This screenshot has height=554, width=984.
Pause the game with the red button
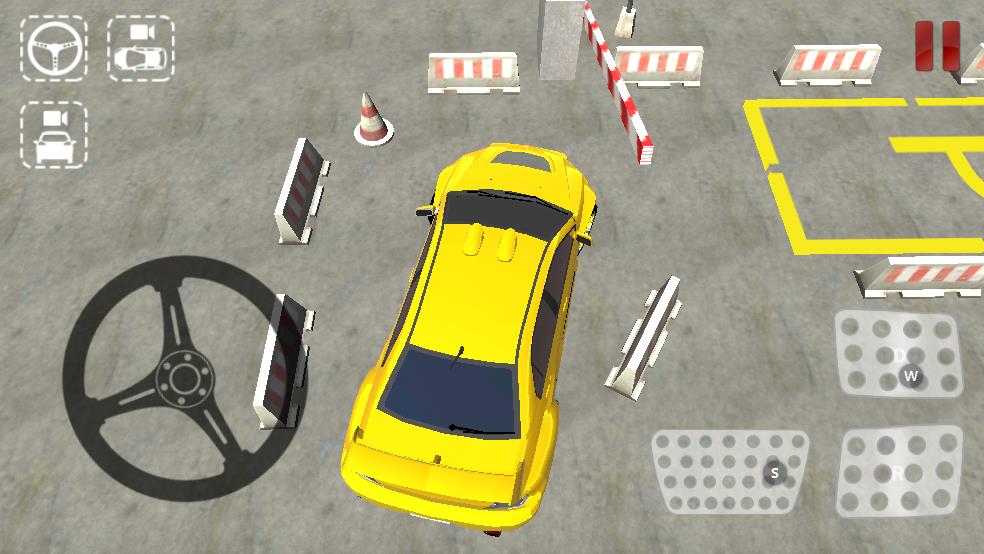coord(937,46)
